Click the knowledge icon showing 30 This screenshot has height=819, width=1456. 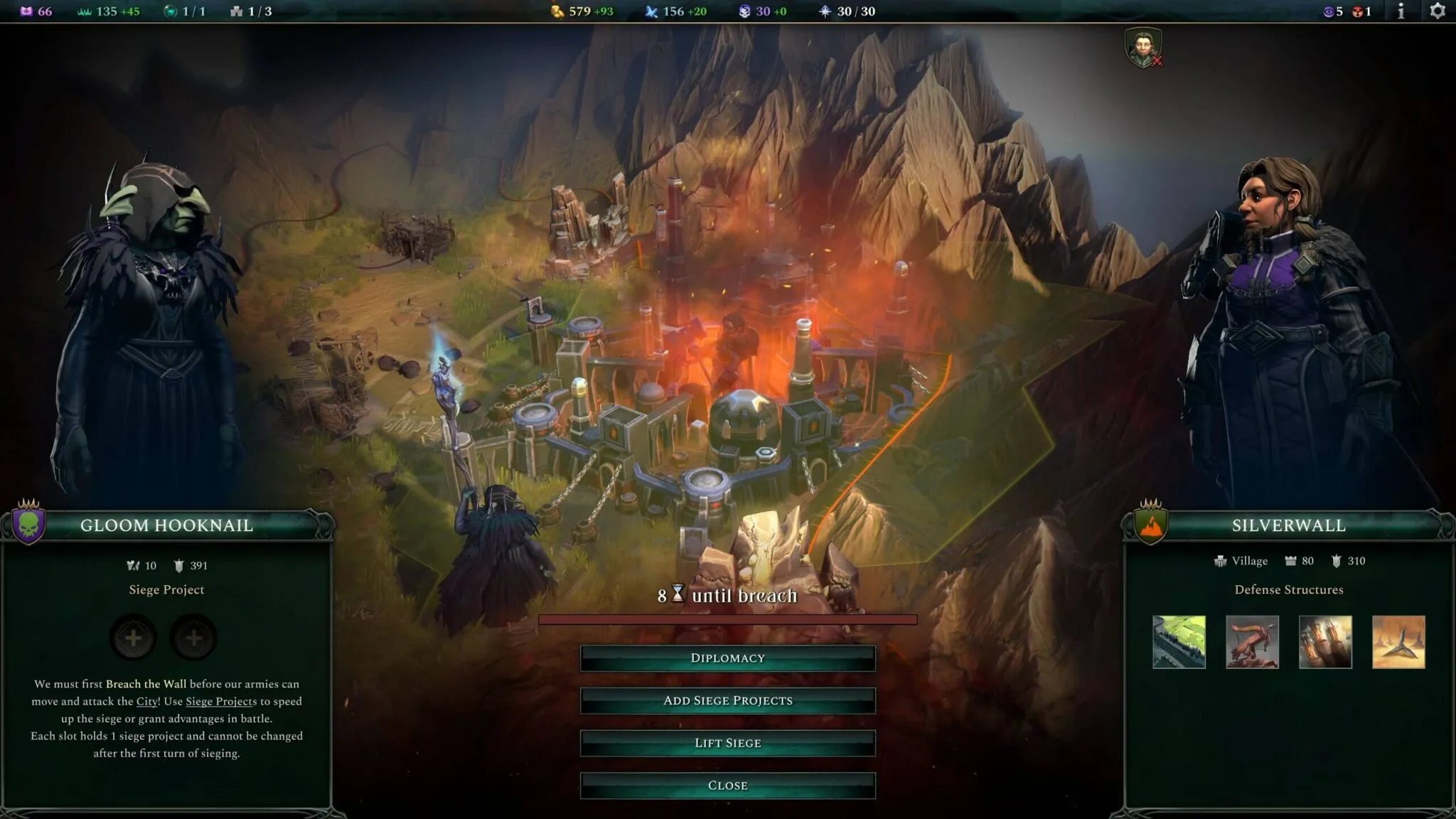coord(744,11)
